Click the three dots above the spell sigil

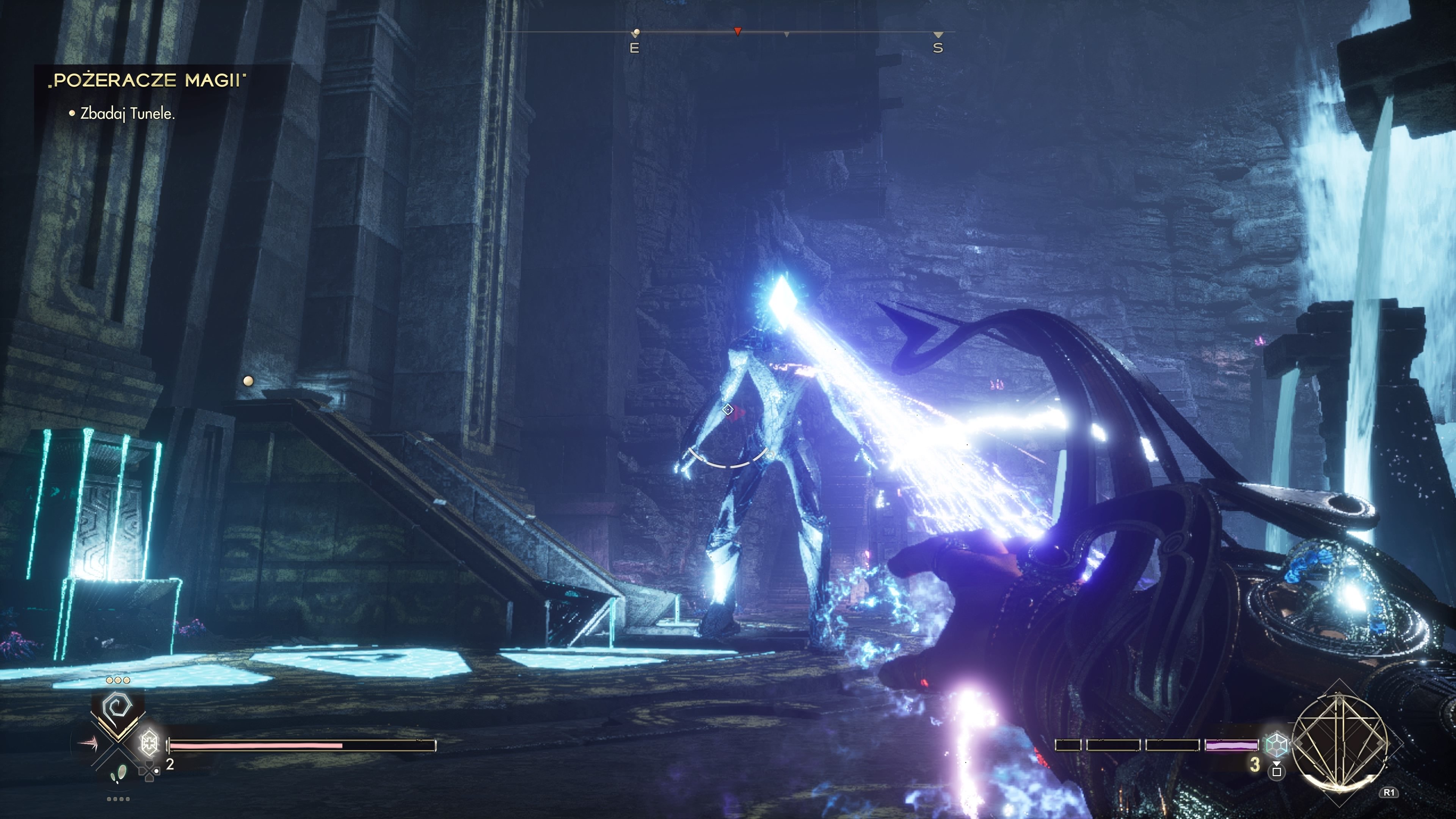point(118,680)
